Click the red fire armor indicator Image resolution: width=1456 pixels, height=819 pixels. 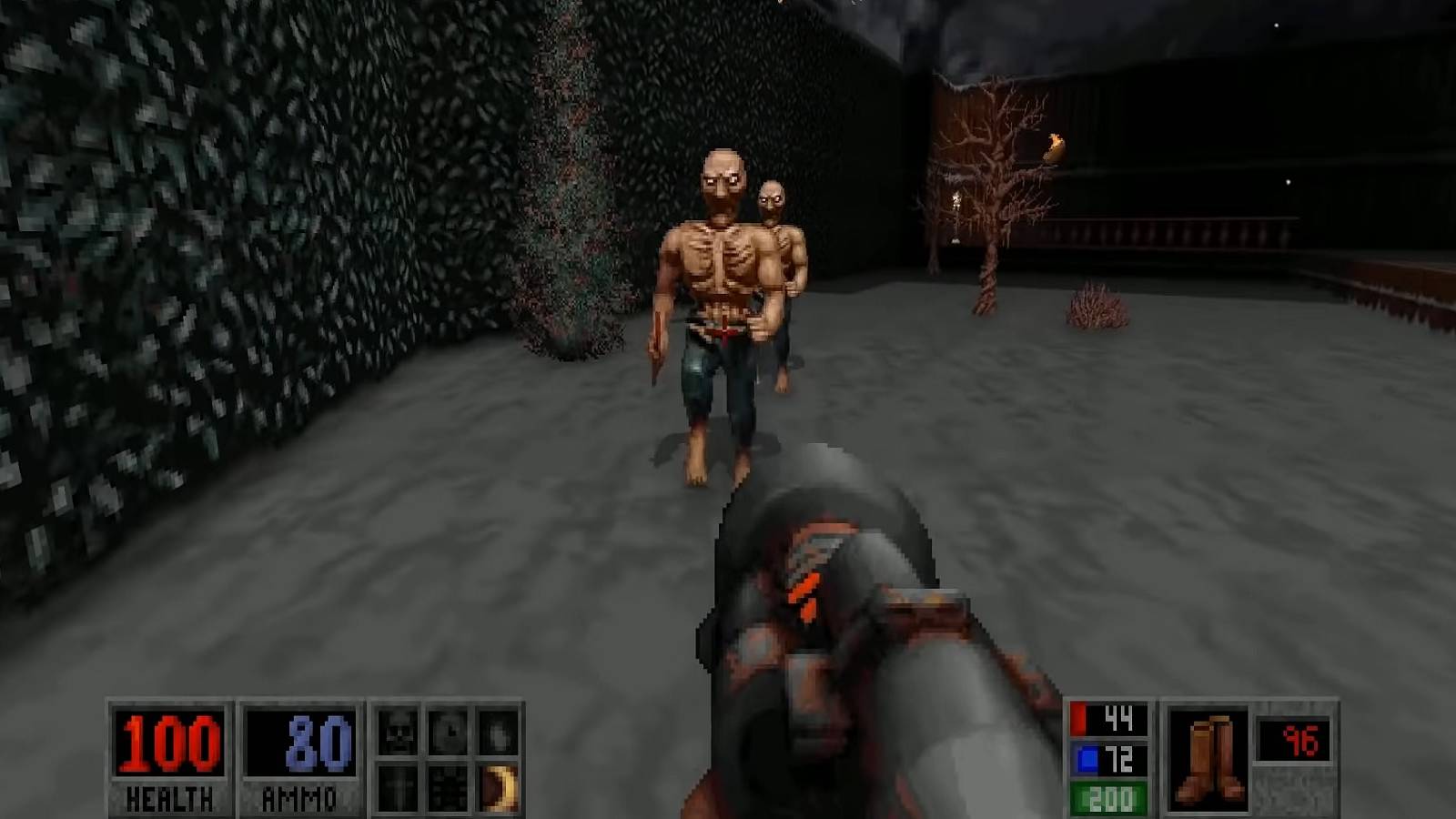point(1107,721)
